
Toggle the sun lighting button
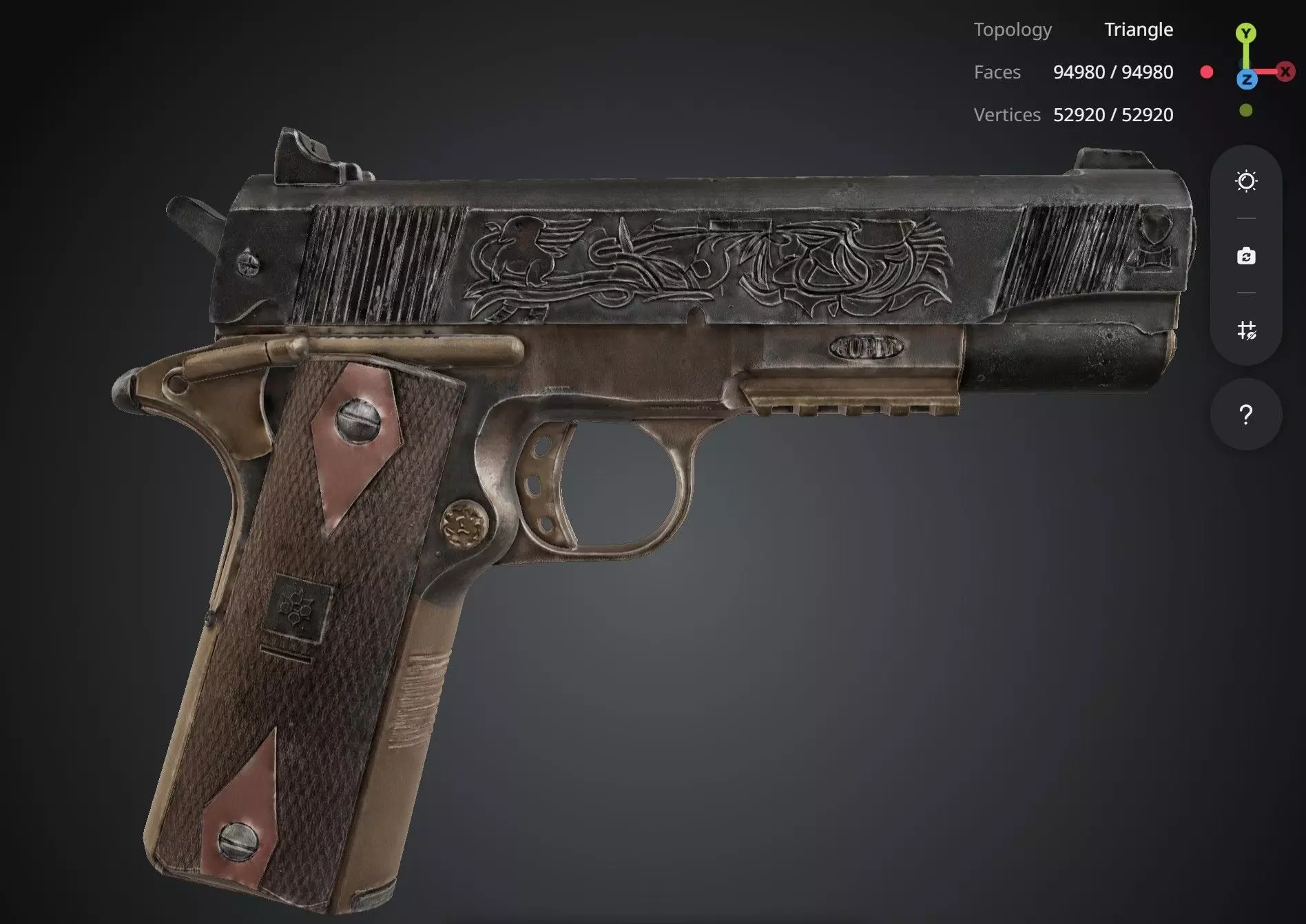click(x=1246, y=181)
